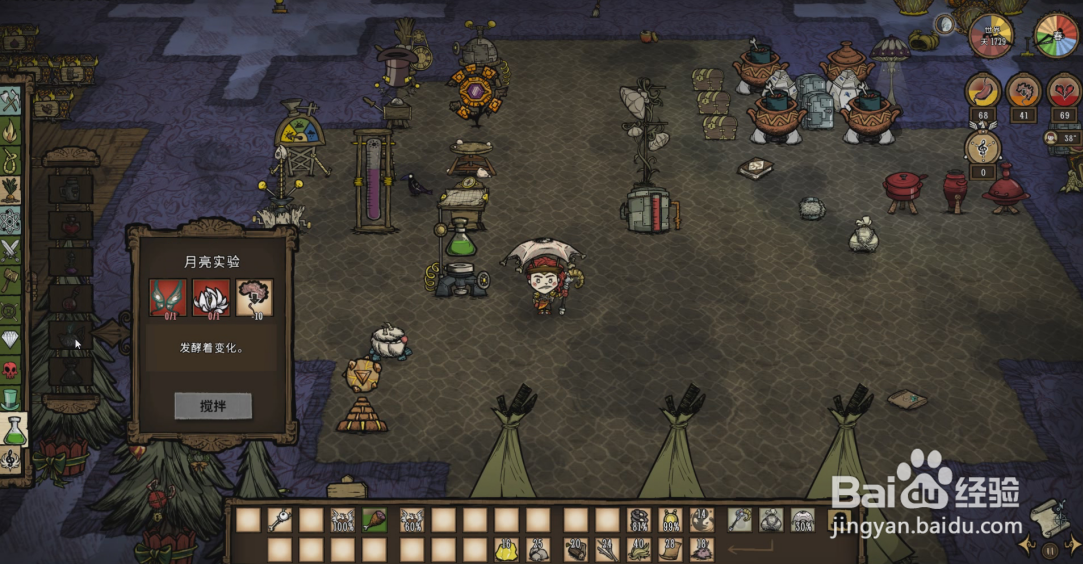The image size is (1083, 564).
Task: Open the atom science crafting tab
Action: coord(11,219)
